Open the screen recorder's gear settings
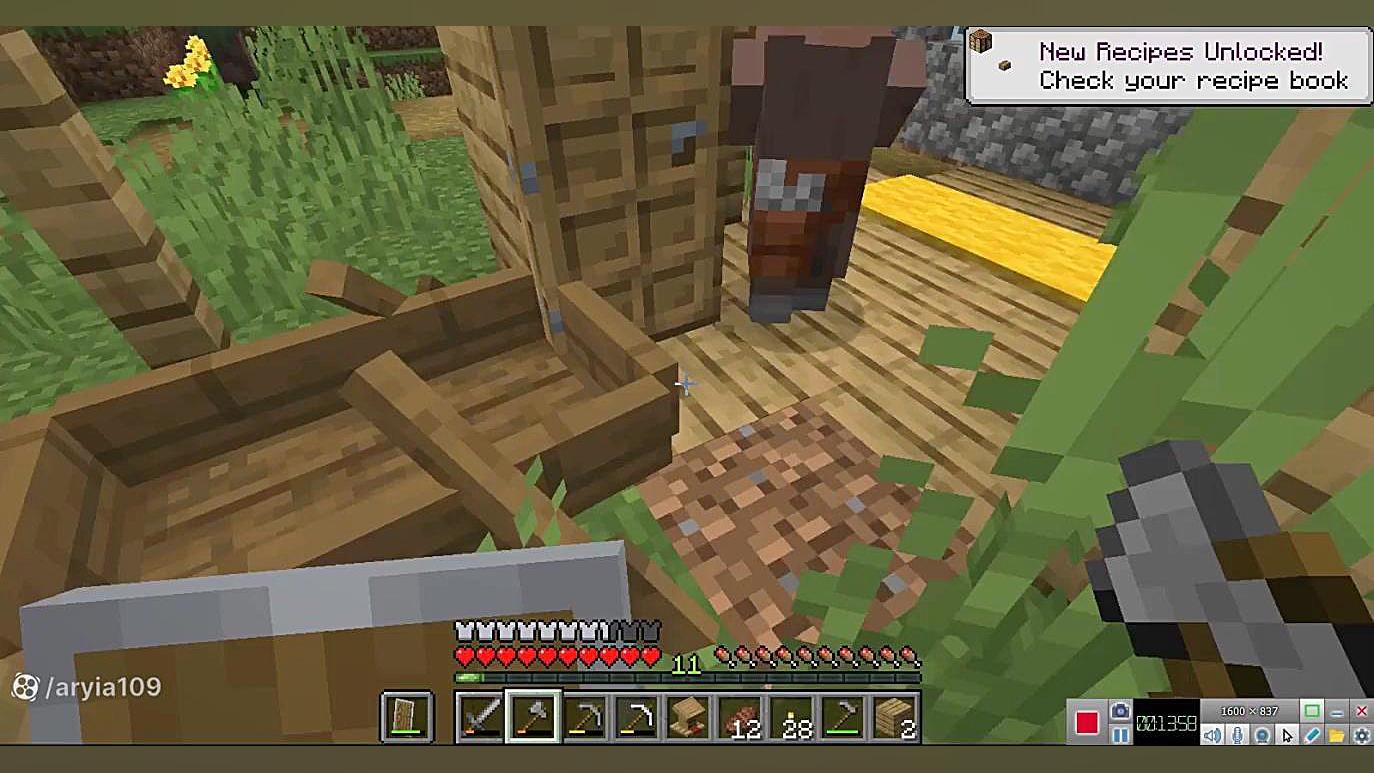This screenshot has width=1374, height=773. [1361, 736]
